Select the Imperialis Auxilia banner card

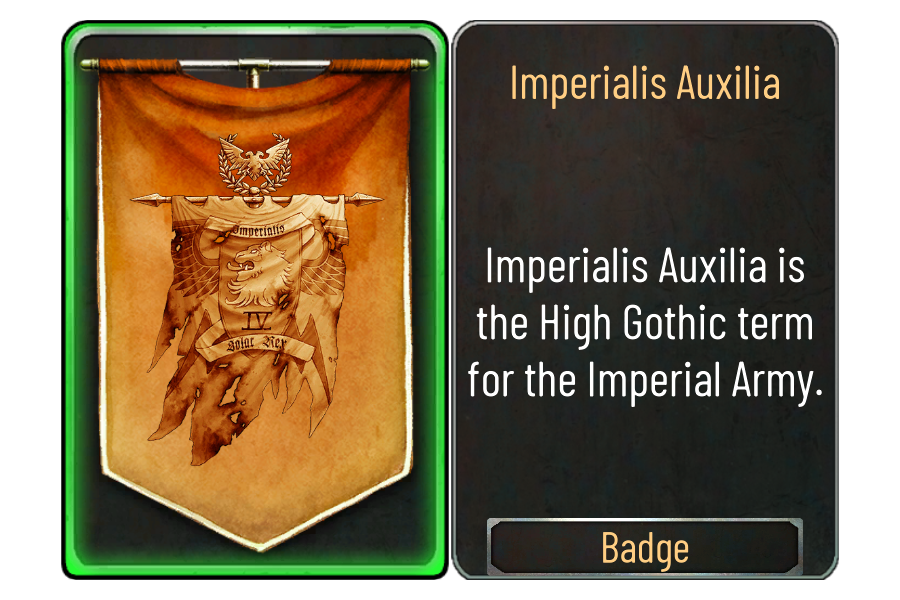point(255,300)
